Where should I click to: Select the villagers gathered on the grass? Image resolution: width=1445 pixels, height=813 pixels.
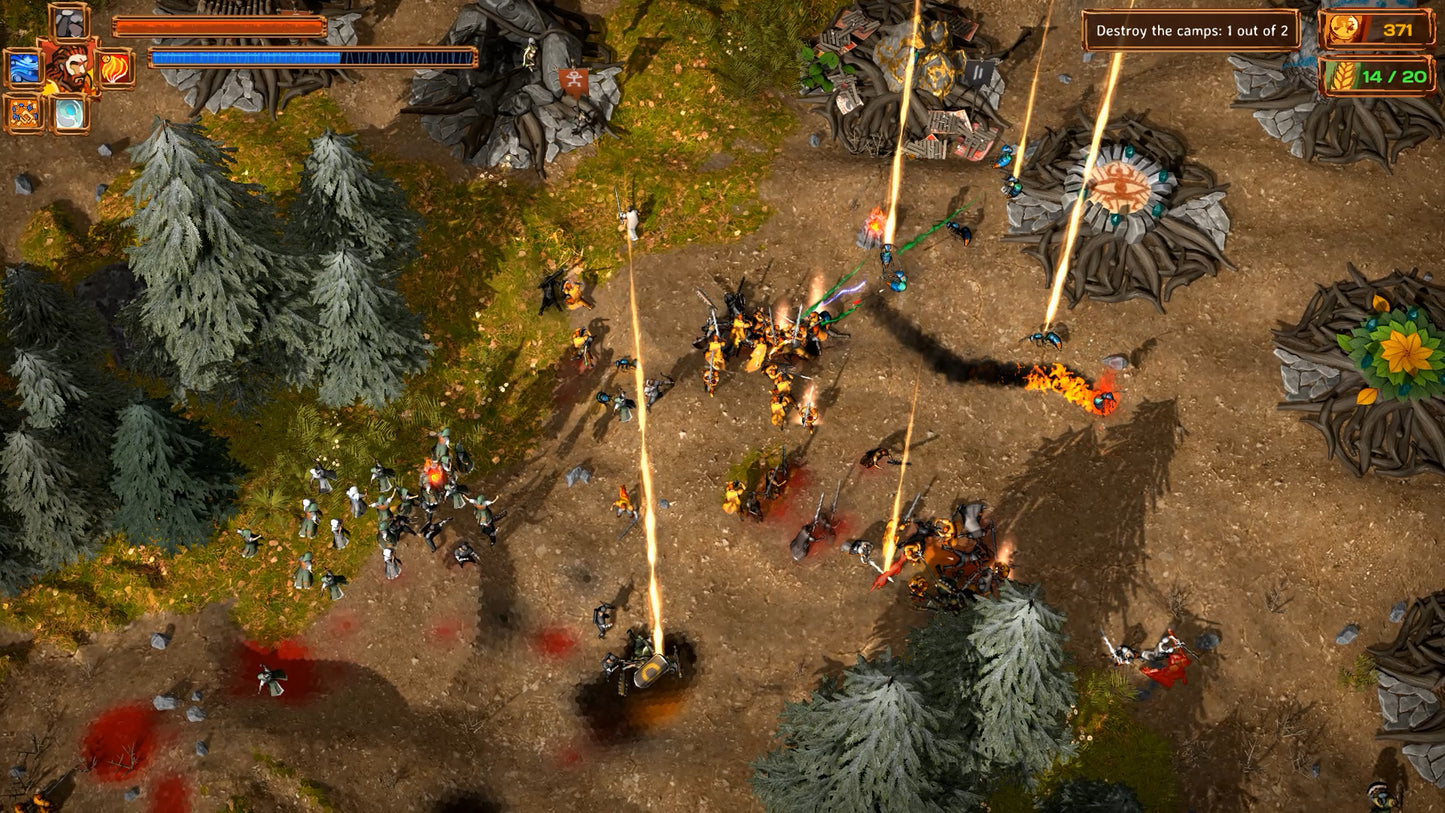(x=380, y=510)
